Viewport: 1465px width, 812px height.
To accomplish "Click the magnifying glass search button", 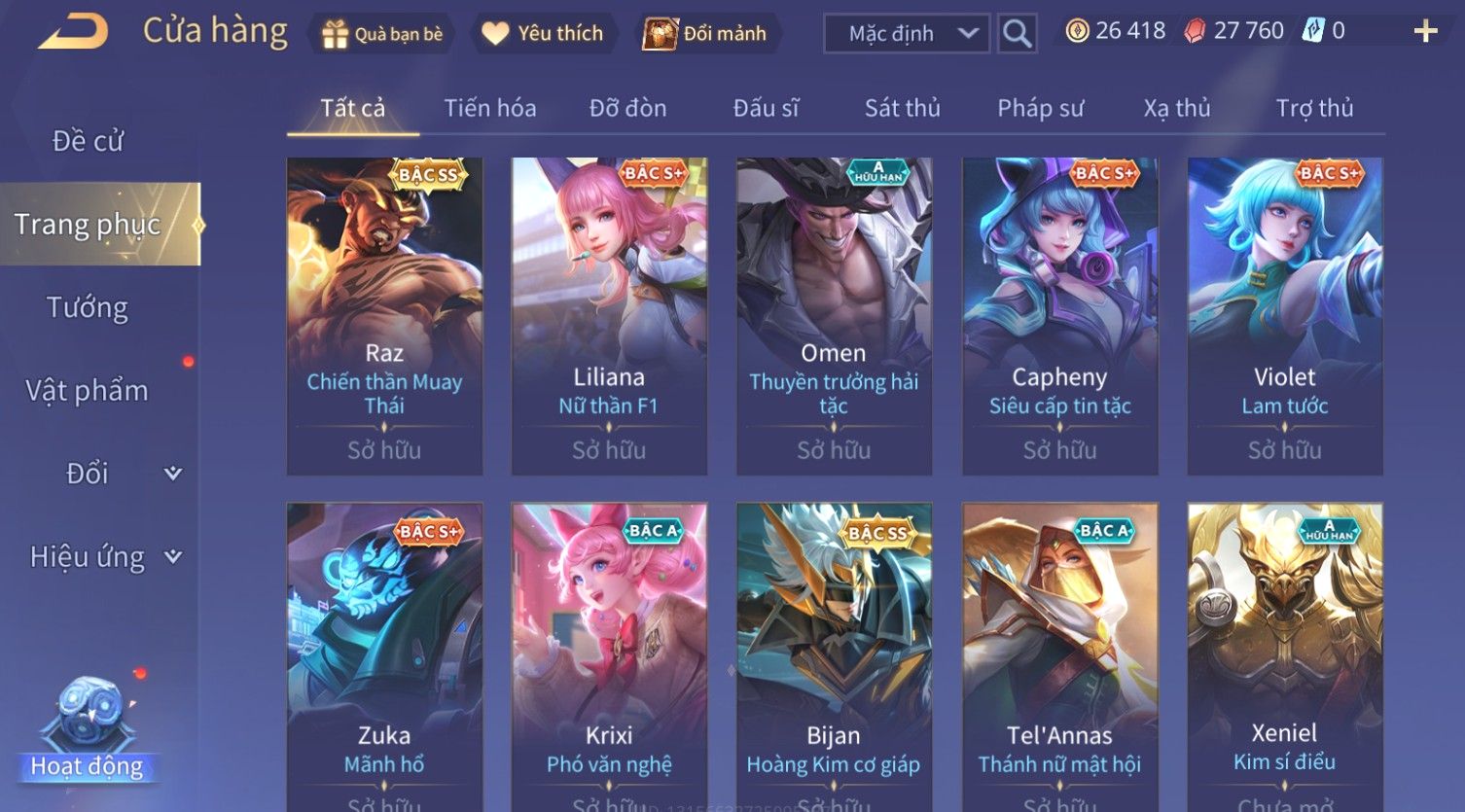I will (x=1017, y=34).
